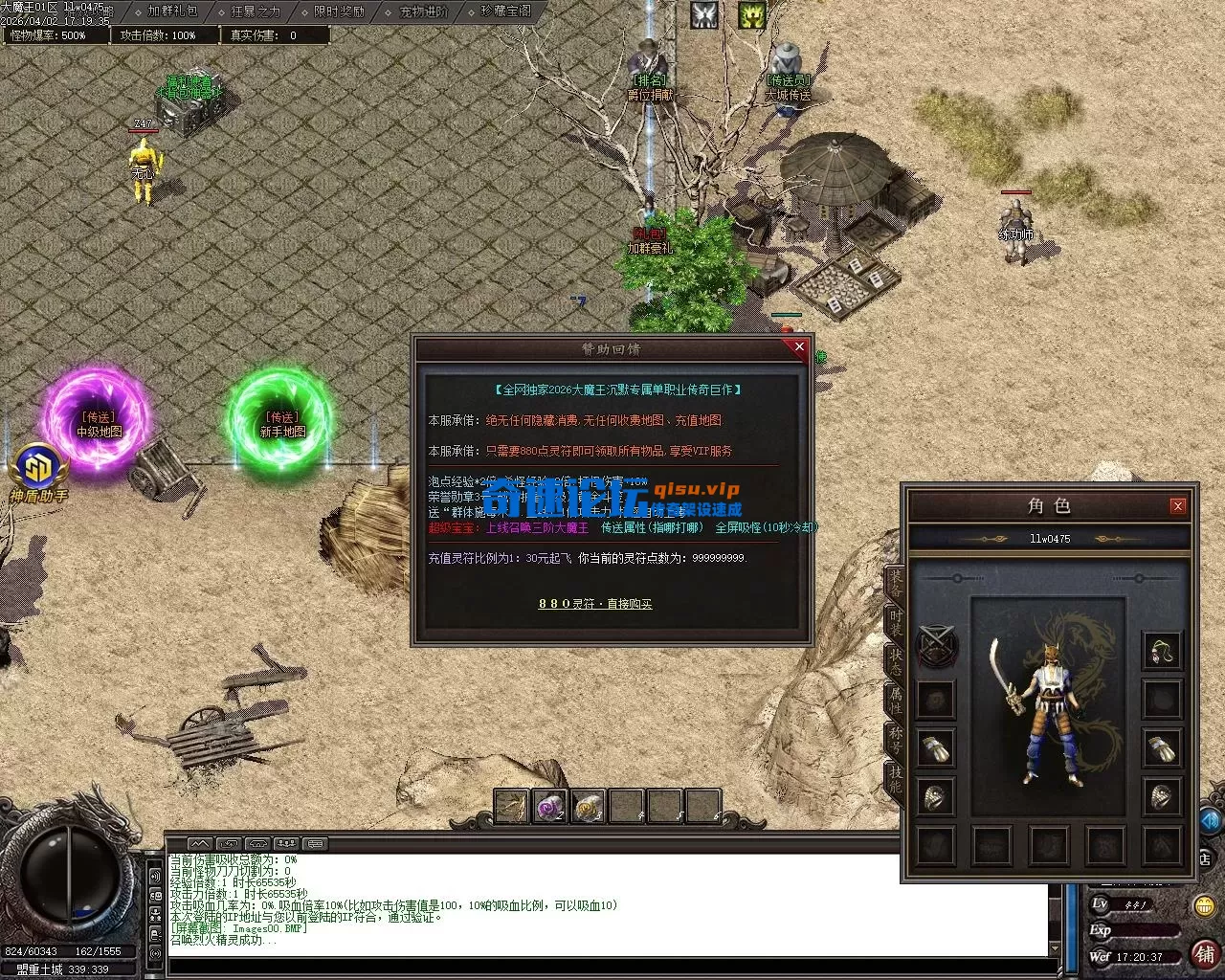
Task: Click the 880灵符·直接购买 purchase link
Action: coord(594,604)
